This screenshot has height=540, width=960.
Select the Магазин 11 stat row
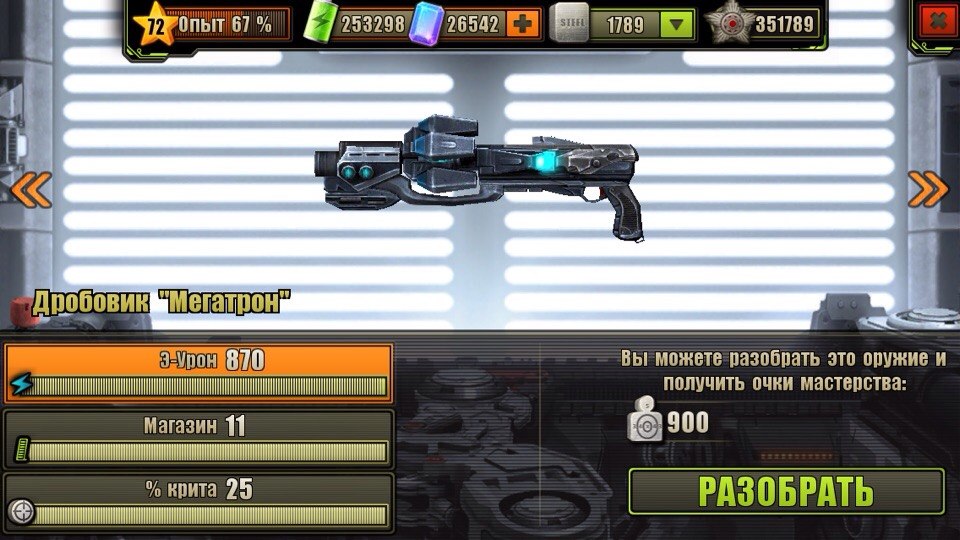(x=197, y=438)
